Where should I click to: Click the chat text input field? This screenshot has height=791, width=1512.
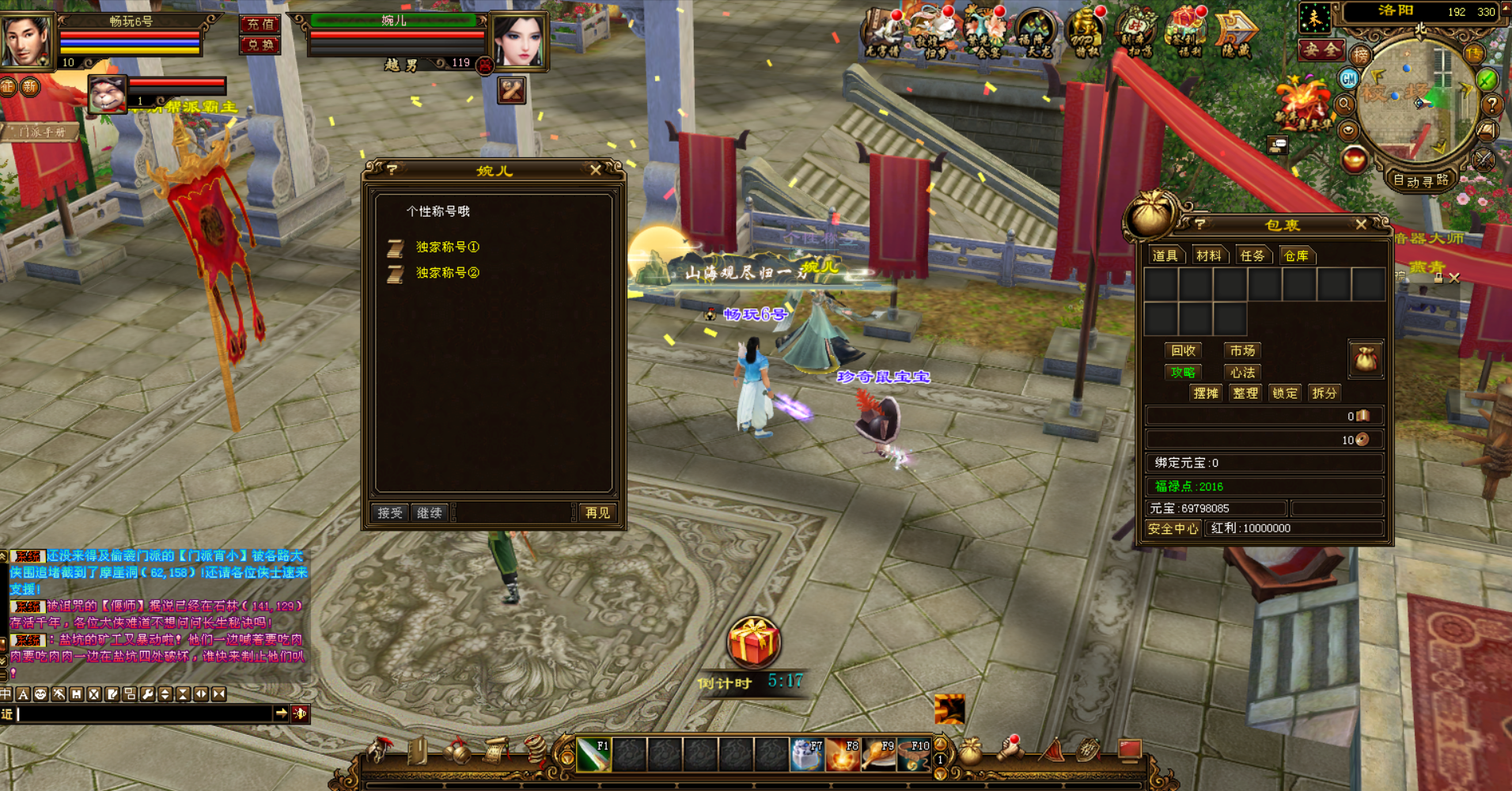[142, 713]
